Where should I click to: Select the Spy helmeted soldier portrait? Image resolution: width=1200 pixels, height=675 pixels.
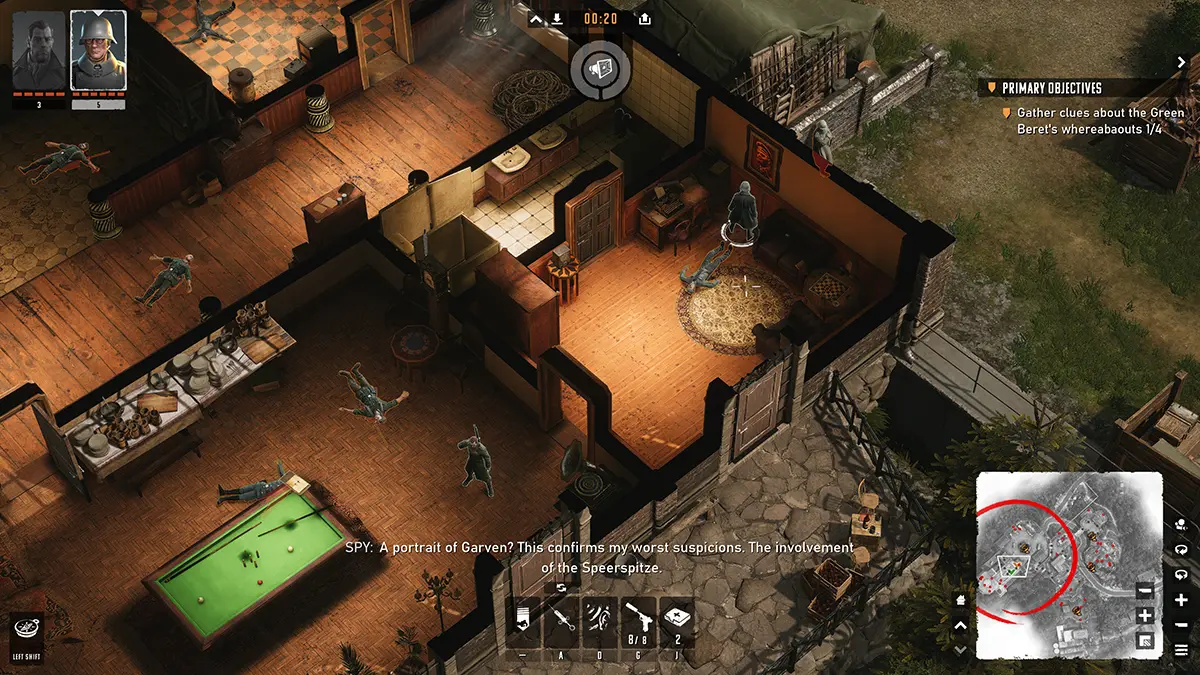(x=98, y=50)
